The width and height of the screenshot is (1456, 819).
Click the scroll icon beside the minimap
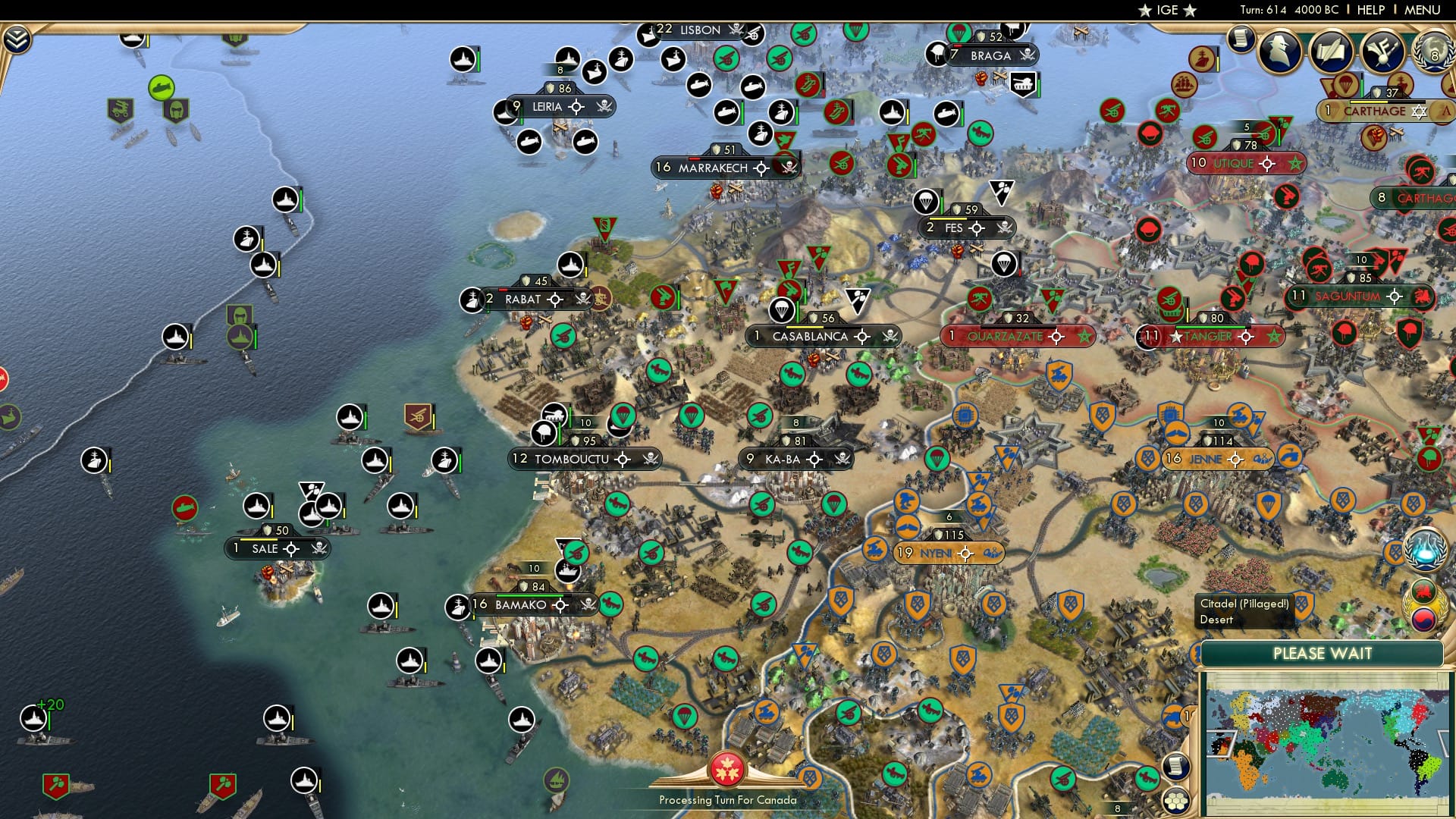pos(1175,766)
